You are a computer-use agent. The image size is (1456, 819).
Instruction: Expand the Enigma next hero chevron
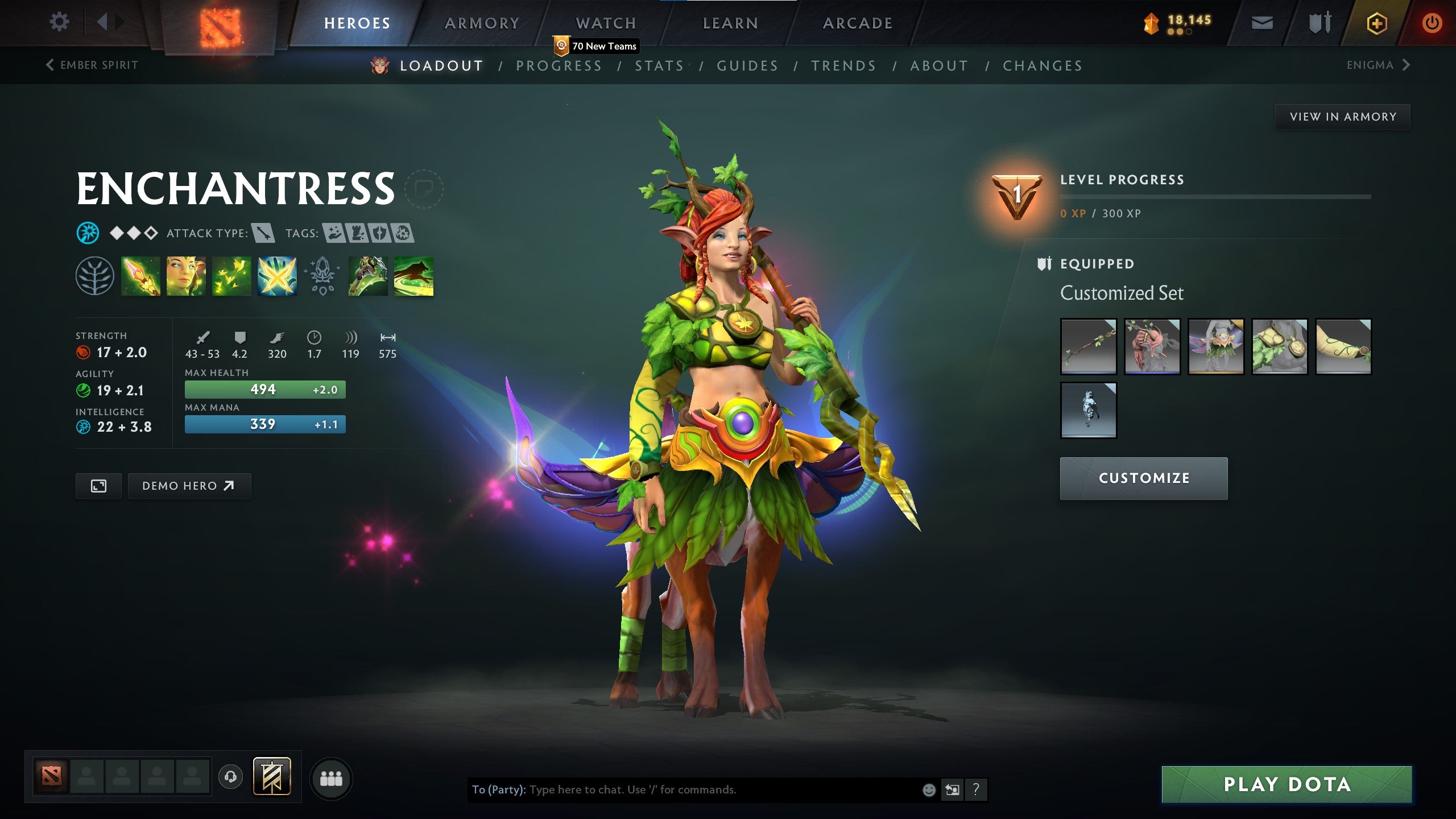tap(1407, 65)
